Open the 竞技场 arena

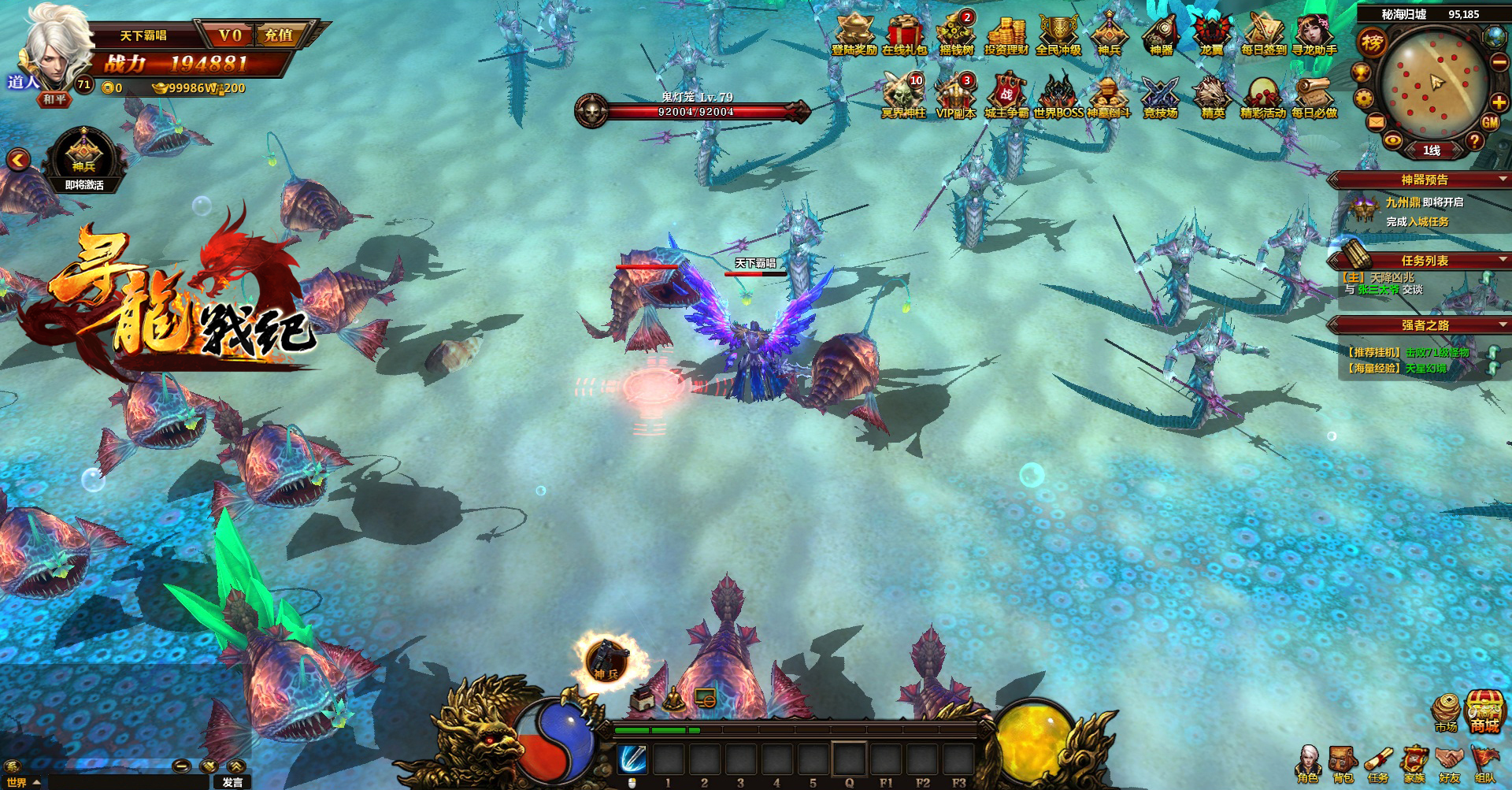[x=1160, y=97]
